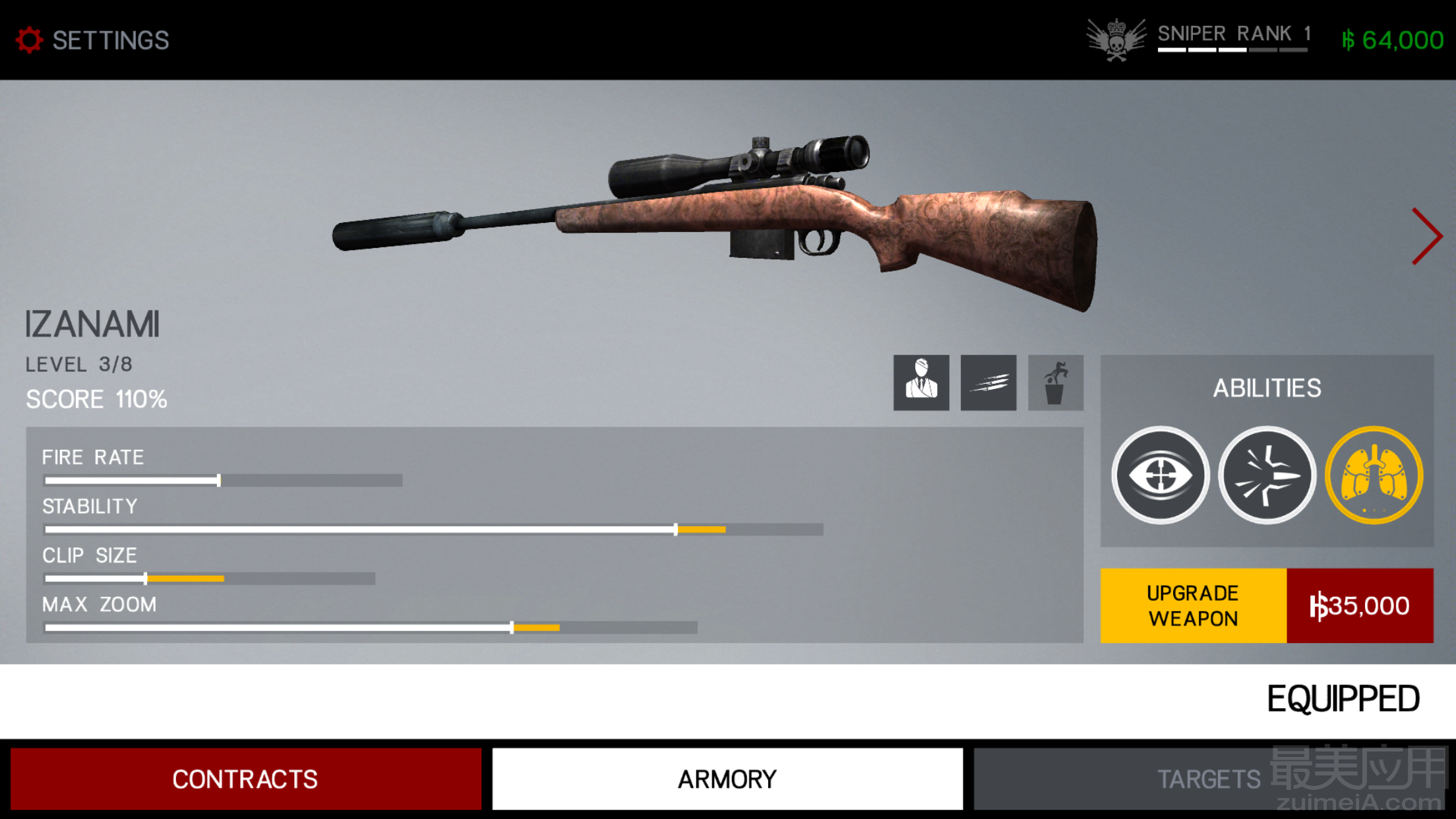Click the red arrow to view next weapon

(1427, 236)
